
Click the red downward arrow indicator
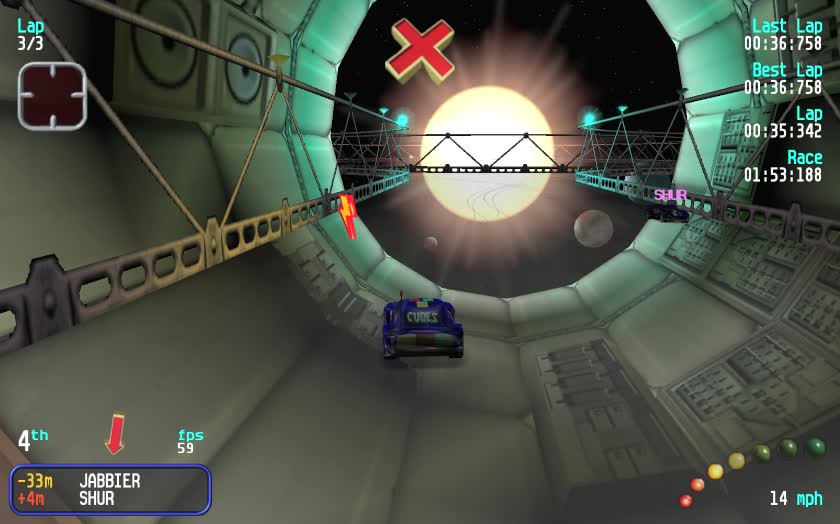pyautogui.click(x=116, y=434)
